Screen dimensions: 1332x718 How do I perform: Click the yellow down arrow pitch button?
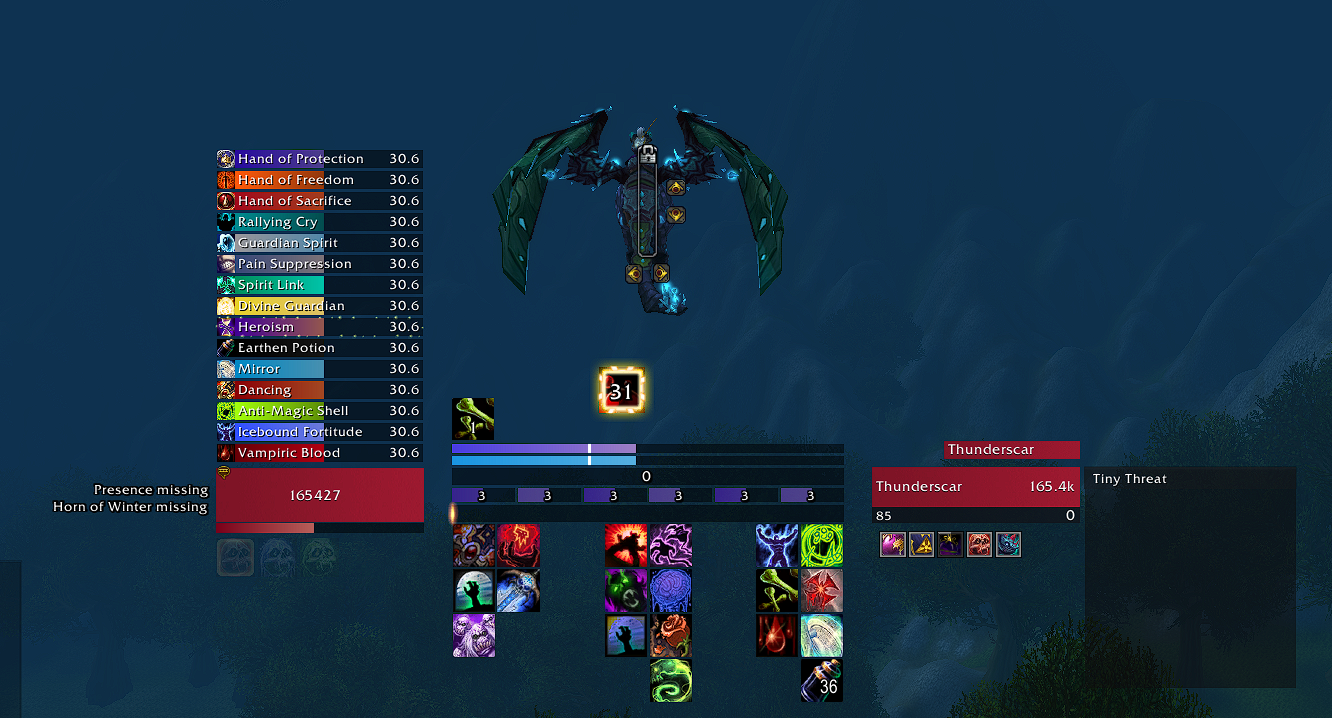[675, 215]
